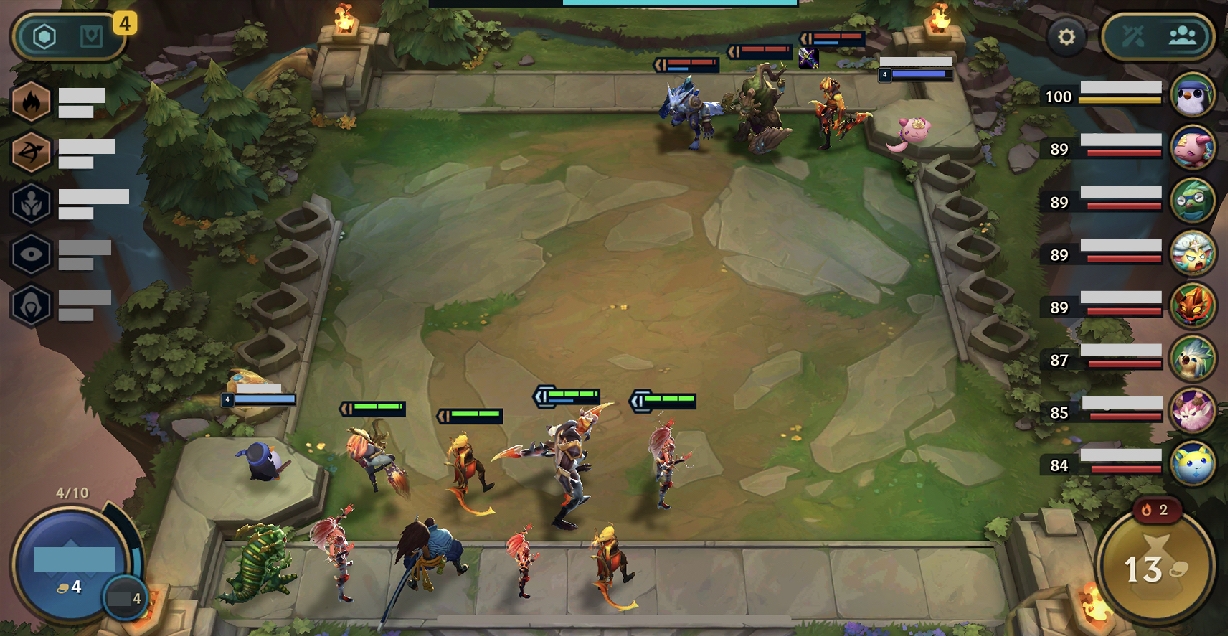Switch to the crossed swords combat view

click(1133, 38)
